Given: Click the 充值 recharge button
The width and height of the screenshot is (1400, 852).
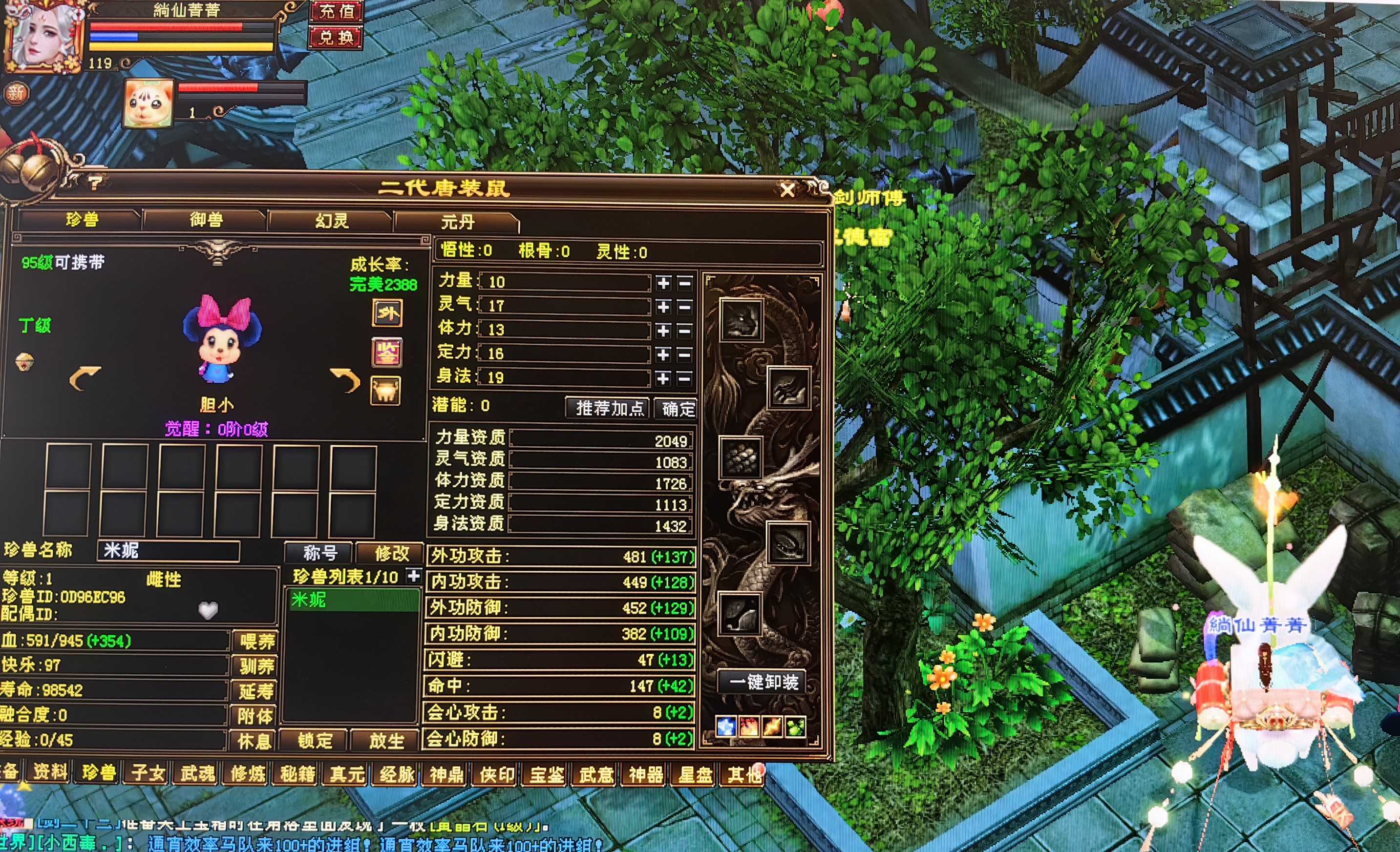Looking at the screenshot, I should 337,11.
